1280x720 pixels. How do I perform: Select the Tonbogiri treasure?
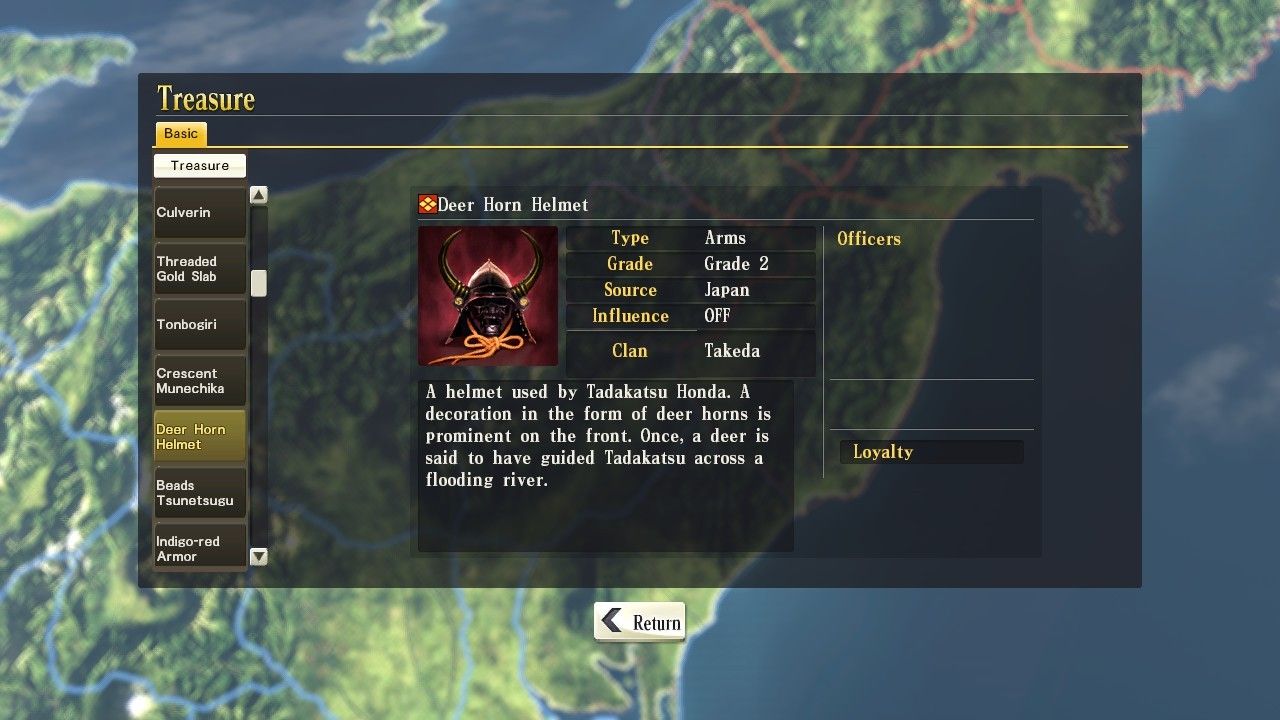pos(199,325)
